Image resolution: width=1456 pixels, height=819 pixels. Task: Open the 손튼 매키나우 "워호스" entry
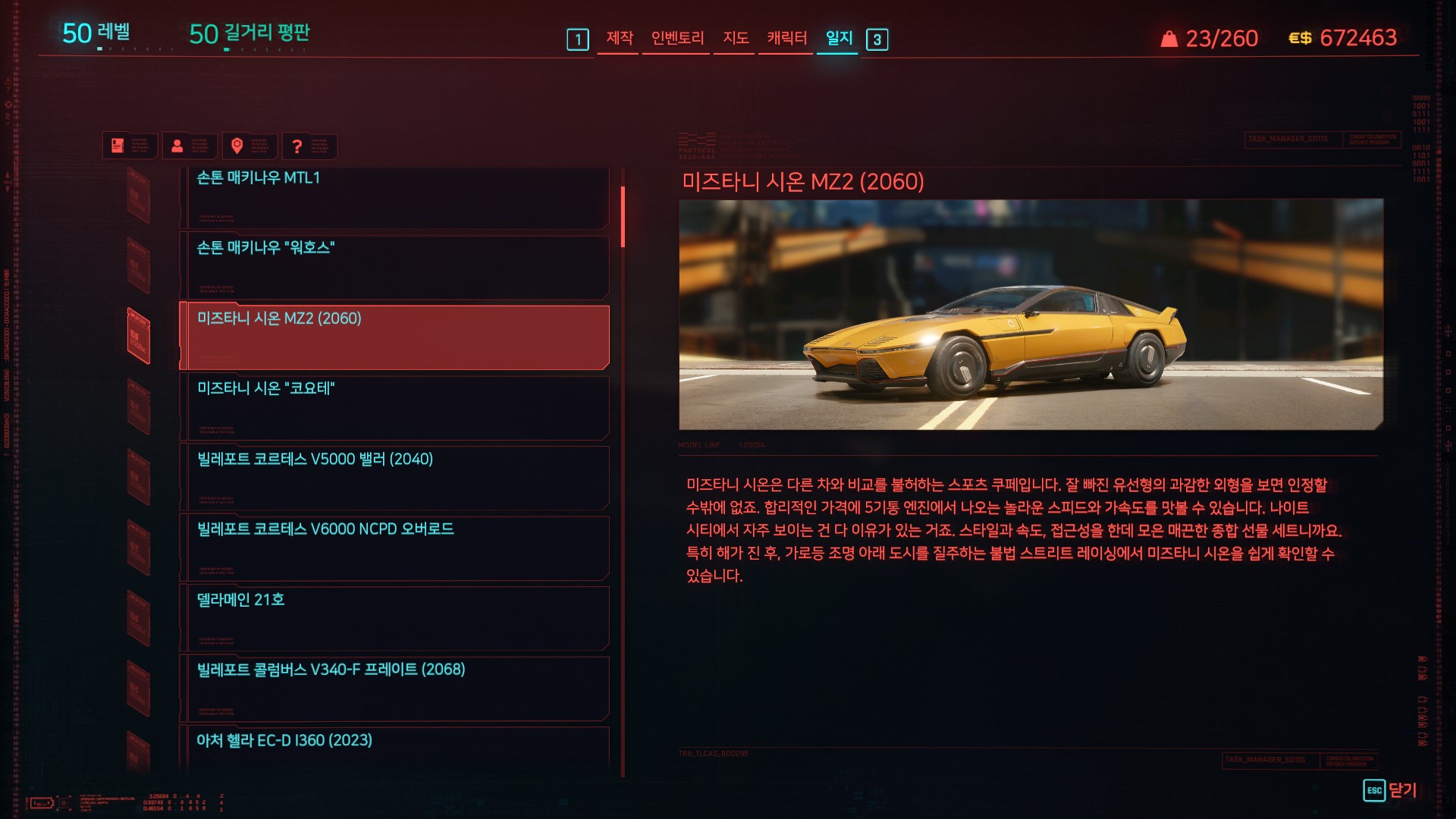pyautogui.click(x=394, y=266)
